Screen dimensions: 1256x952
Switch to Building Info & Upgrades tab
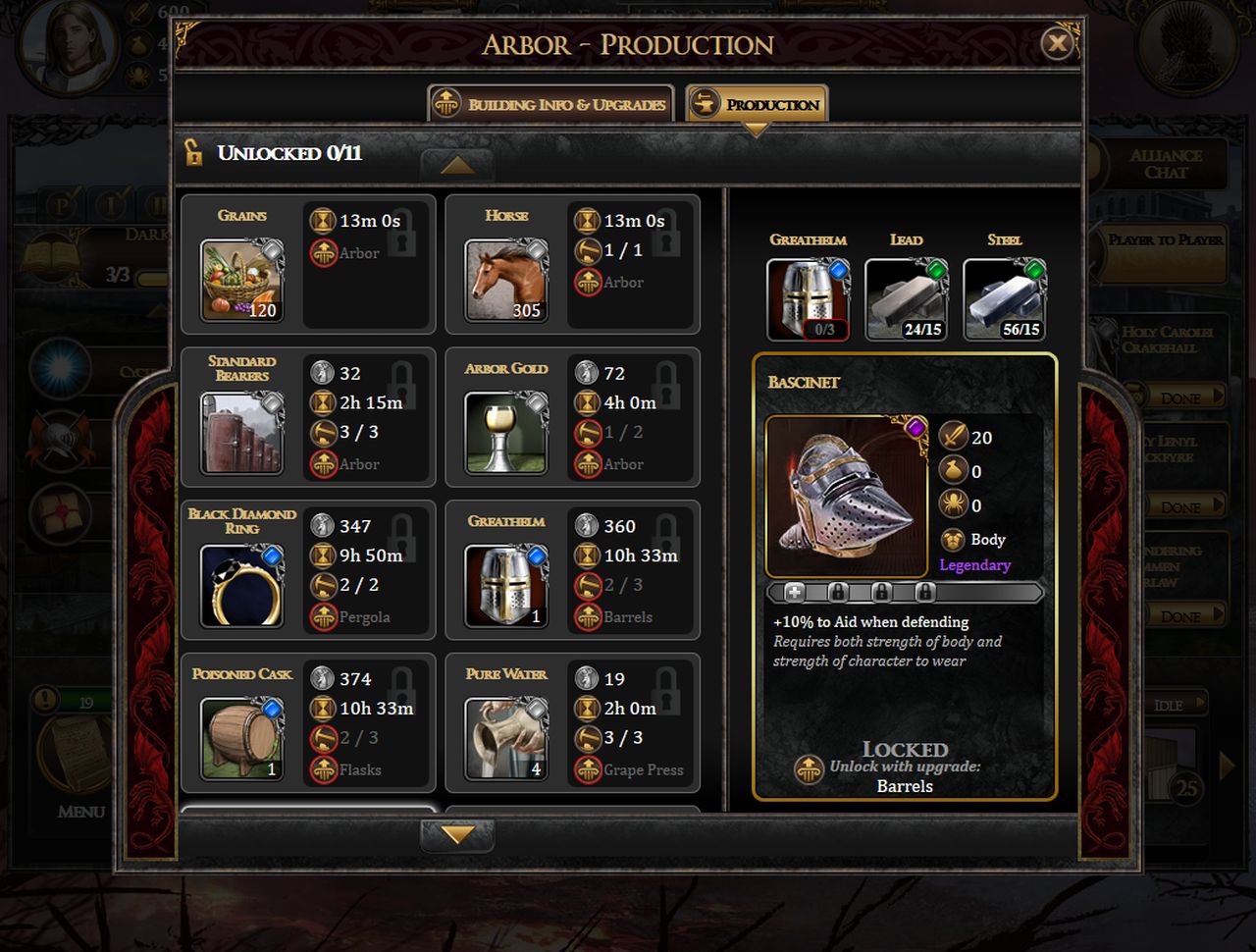click(x=550, y=104)
